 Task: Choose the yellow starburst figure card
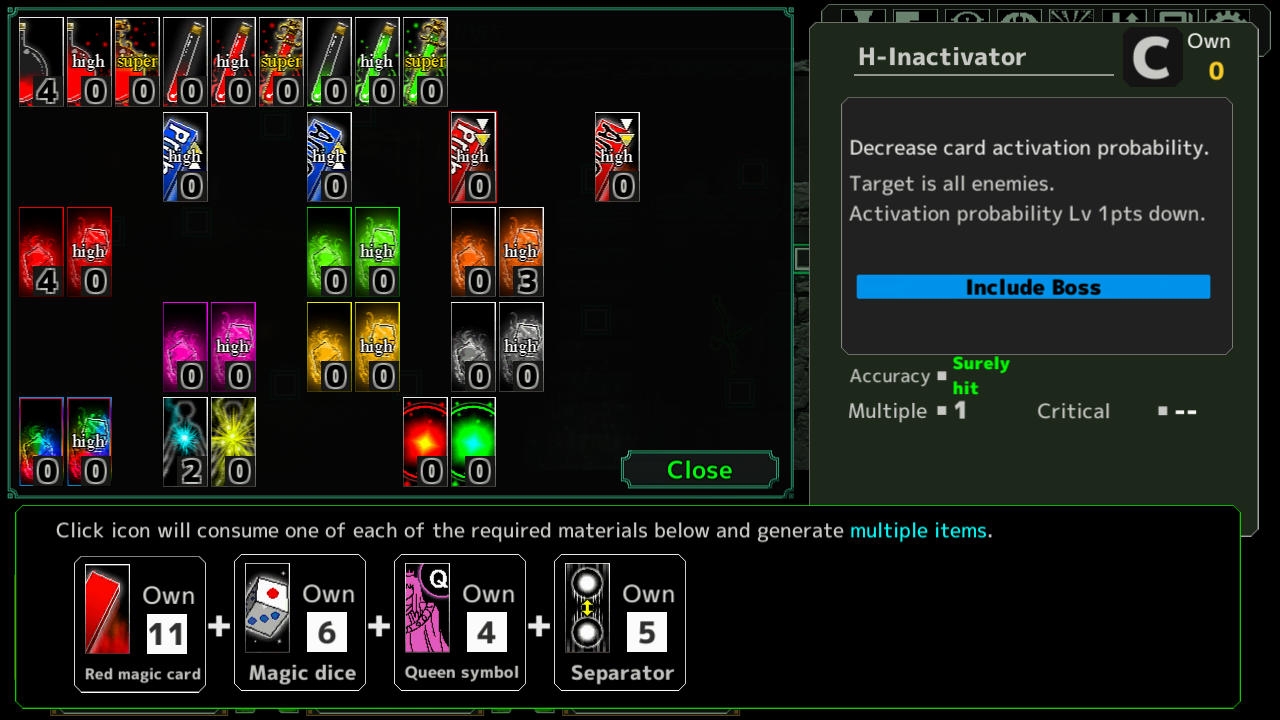point(233,442)
